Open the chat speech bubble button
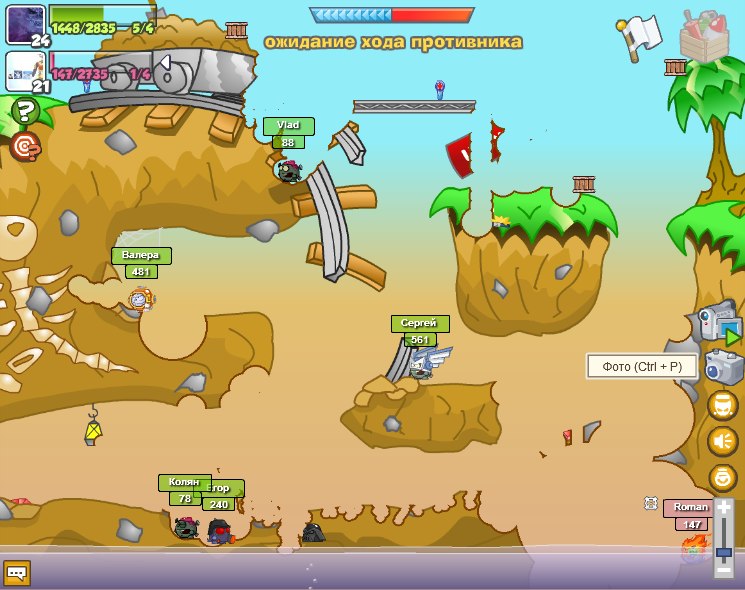This screenshot has width=745, height=590. [x=17, y=573]
